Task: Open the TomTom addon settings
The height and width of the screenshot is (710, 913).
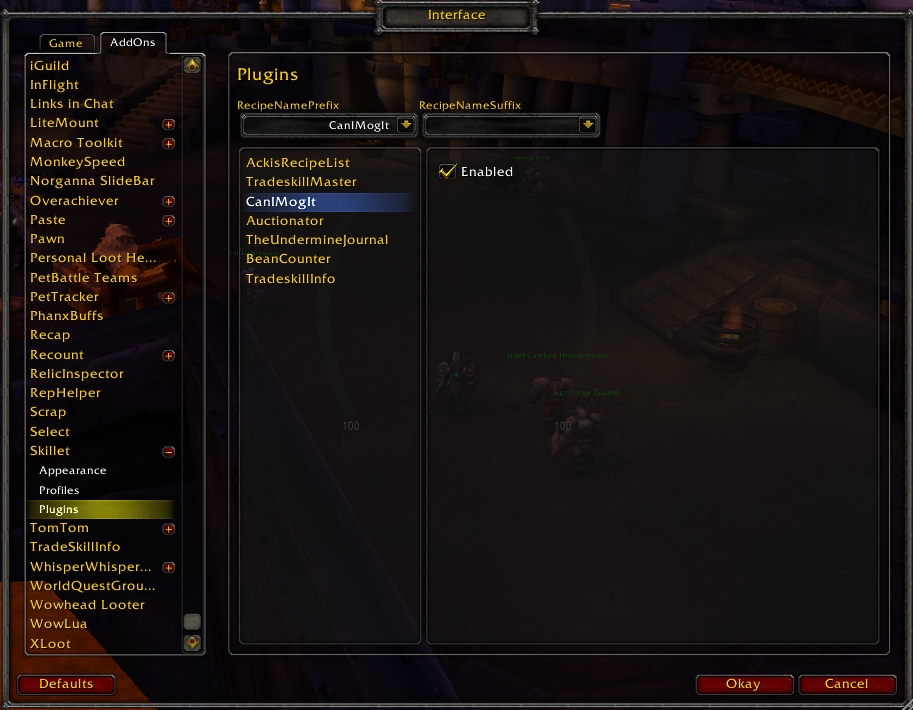Action: (59, 528)
